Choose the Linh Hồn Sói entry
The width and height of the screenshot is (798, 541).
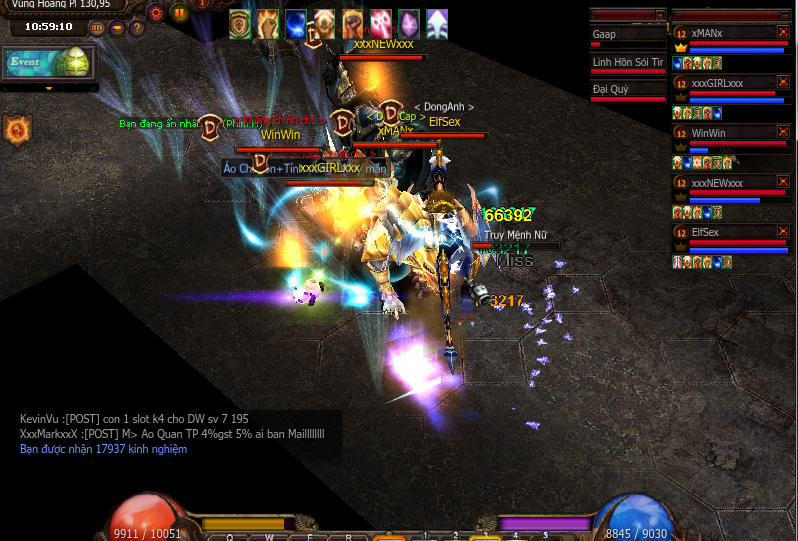pos(627,62)
